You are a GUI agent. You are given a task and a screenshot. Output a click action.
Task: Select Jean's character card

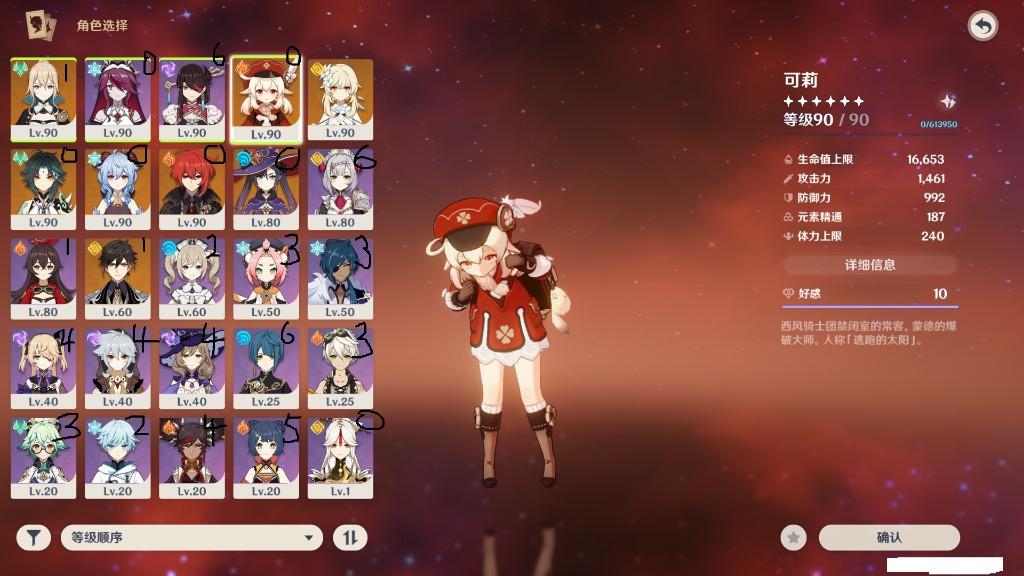click(x=44, y=100)
